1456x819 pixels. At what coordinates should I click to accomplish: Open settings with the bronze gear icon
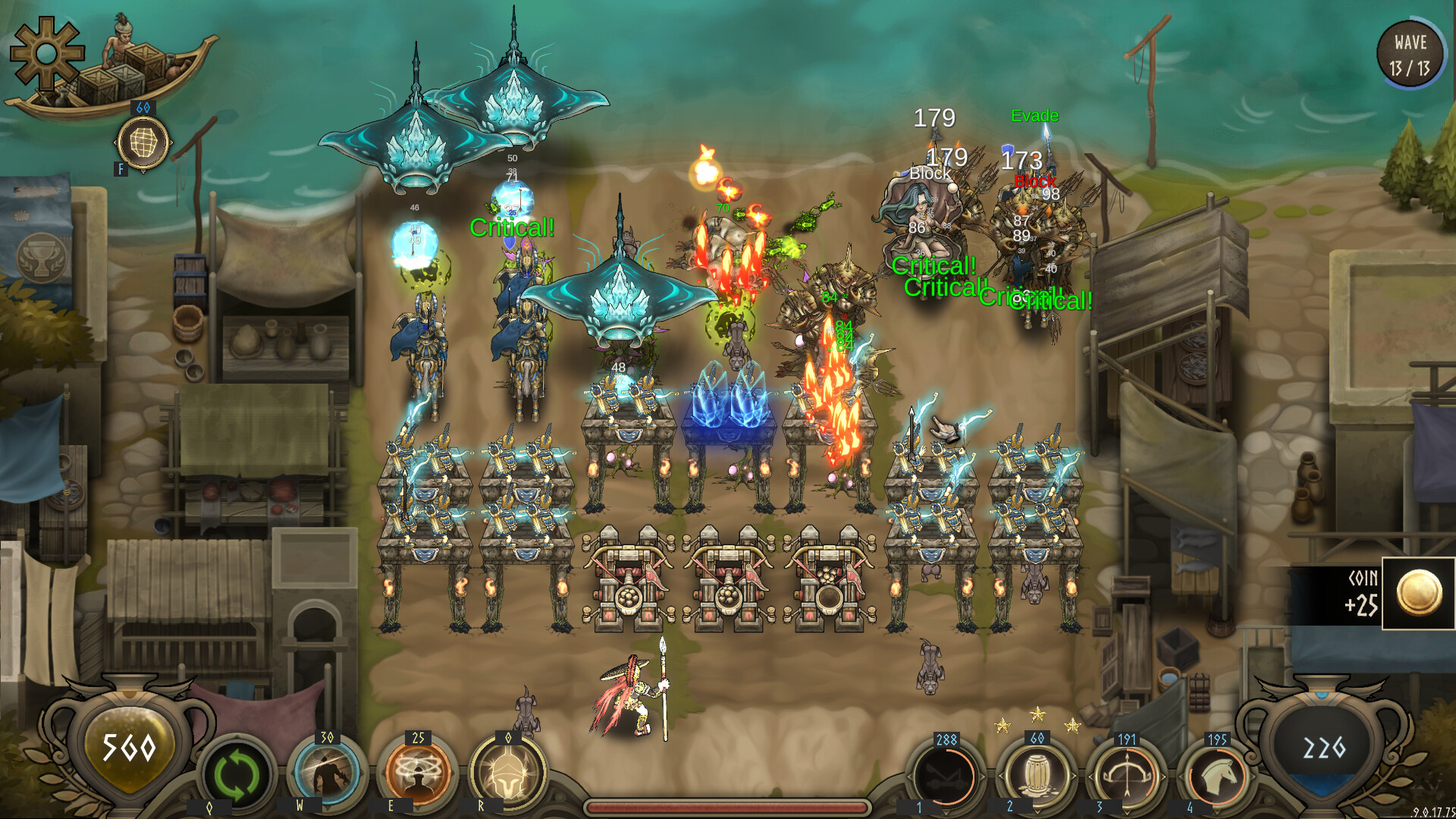46,53
